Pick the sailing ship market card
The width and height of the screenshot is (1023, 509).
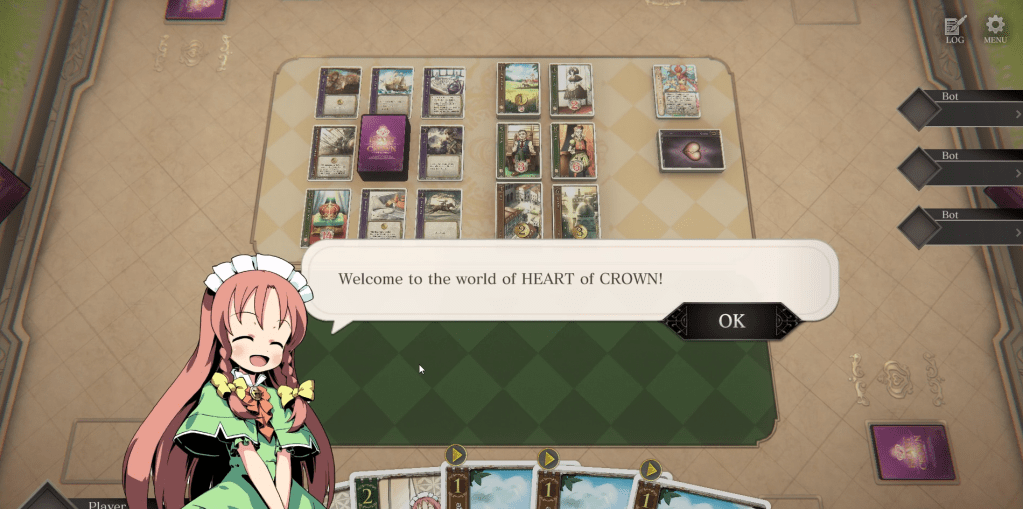(391, 92)
